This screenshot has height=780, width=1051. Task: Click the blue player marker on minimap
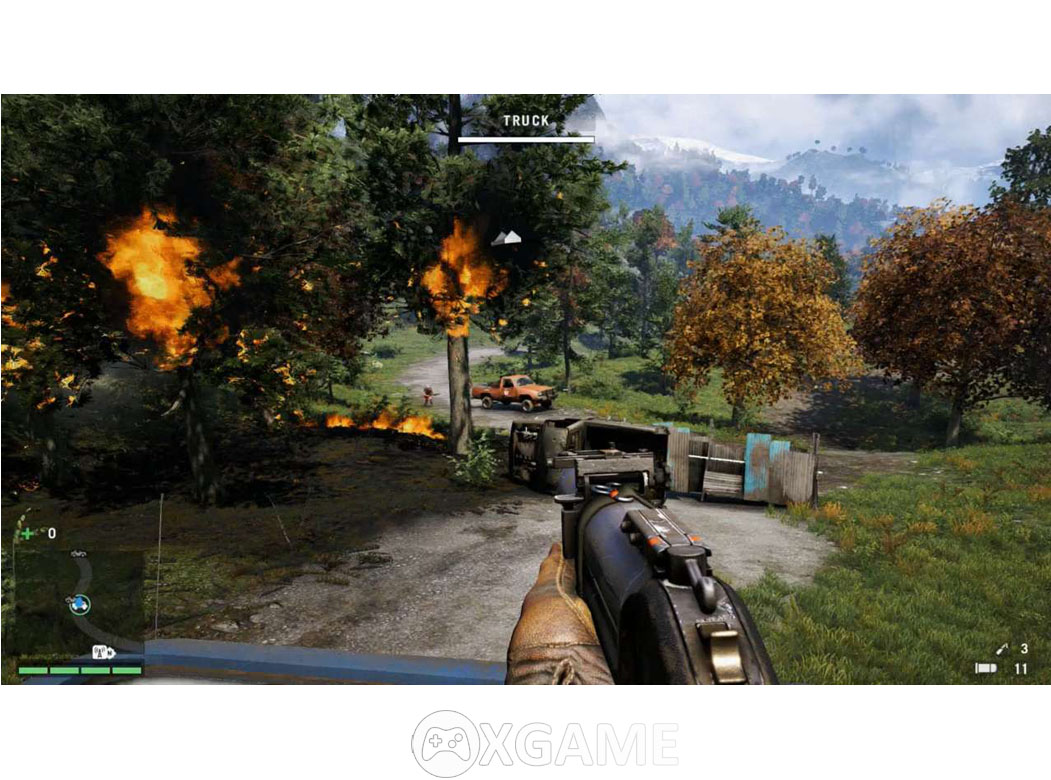(79, 603)
